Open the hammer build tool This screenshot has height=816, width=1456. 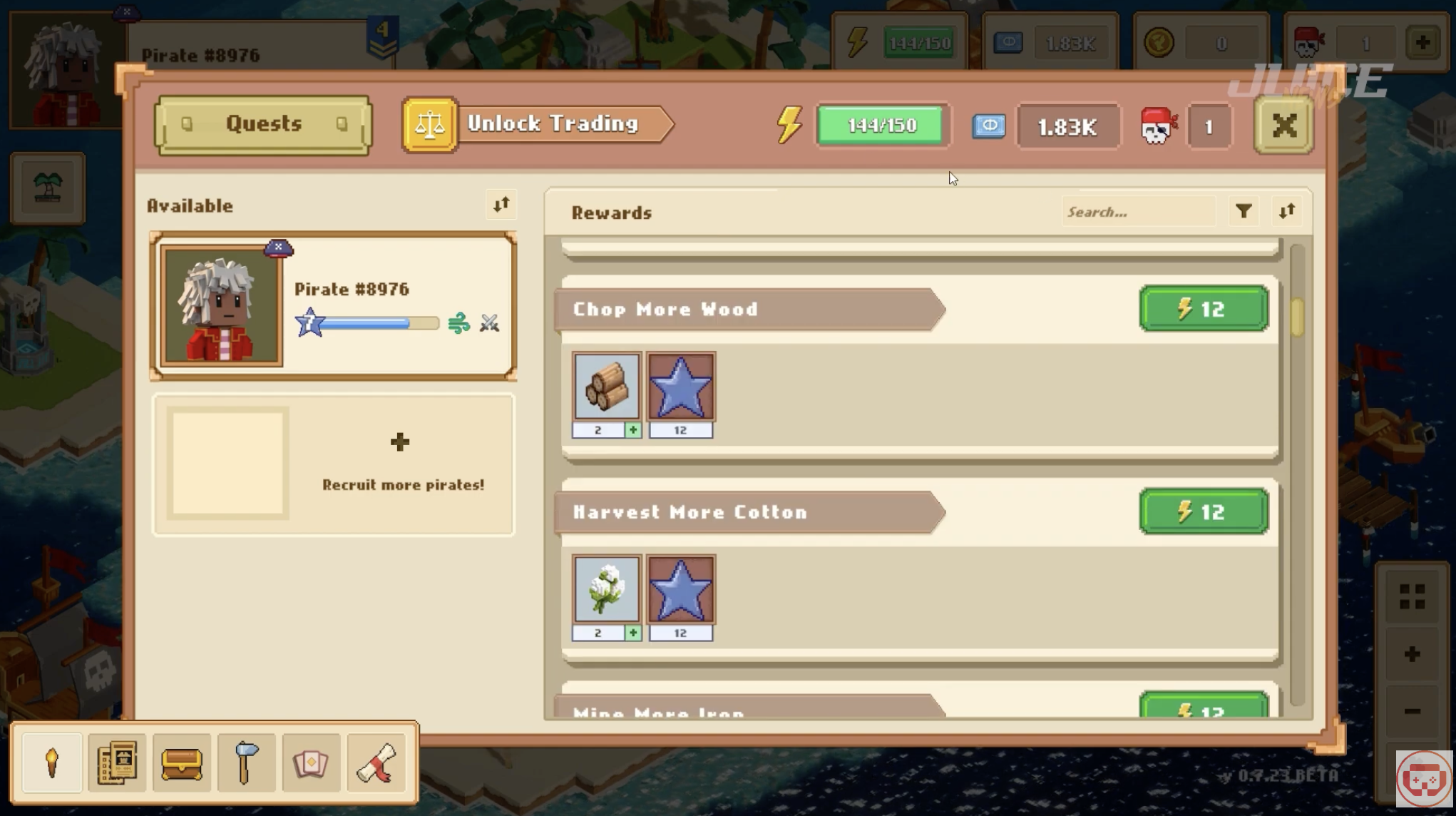tap(246, 763)
